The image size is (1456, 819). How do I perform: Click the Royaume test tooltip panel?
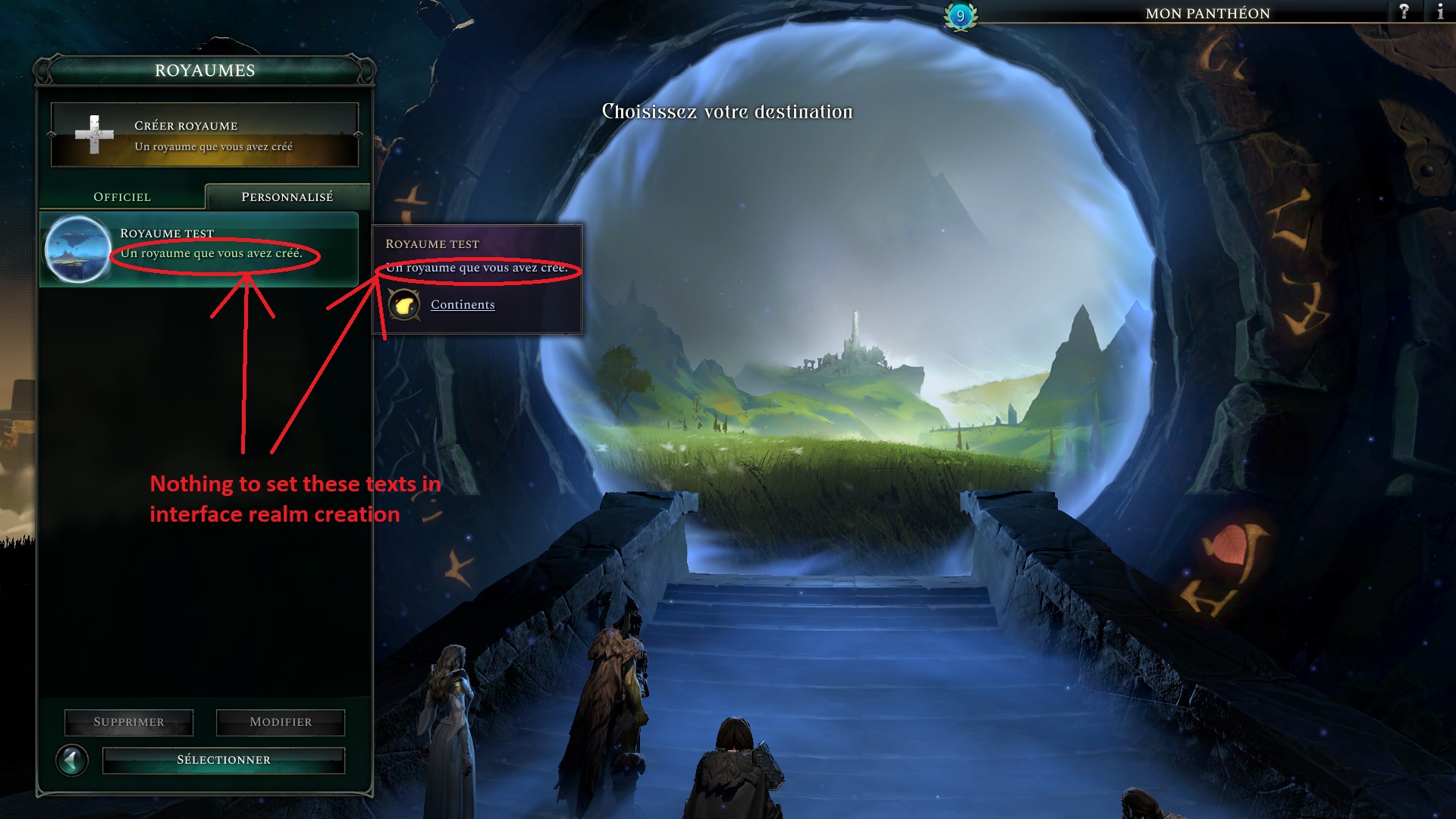pyautogui.click(x=476, y=278)
